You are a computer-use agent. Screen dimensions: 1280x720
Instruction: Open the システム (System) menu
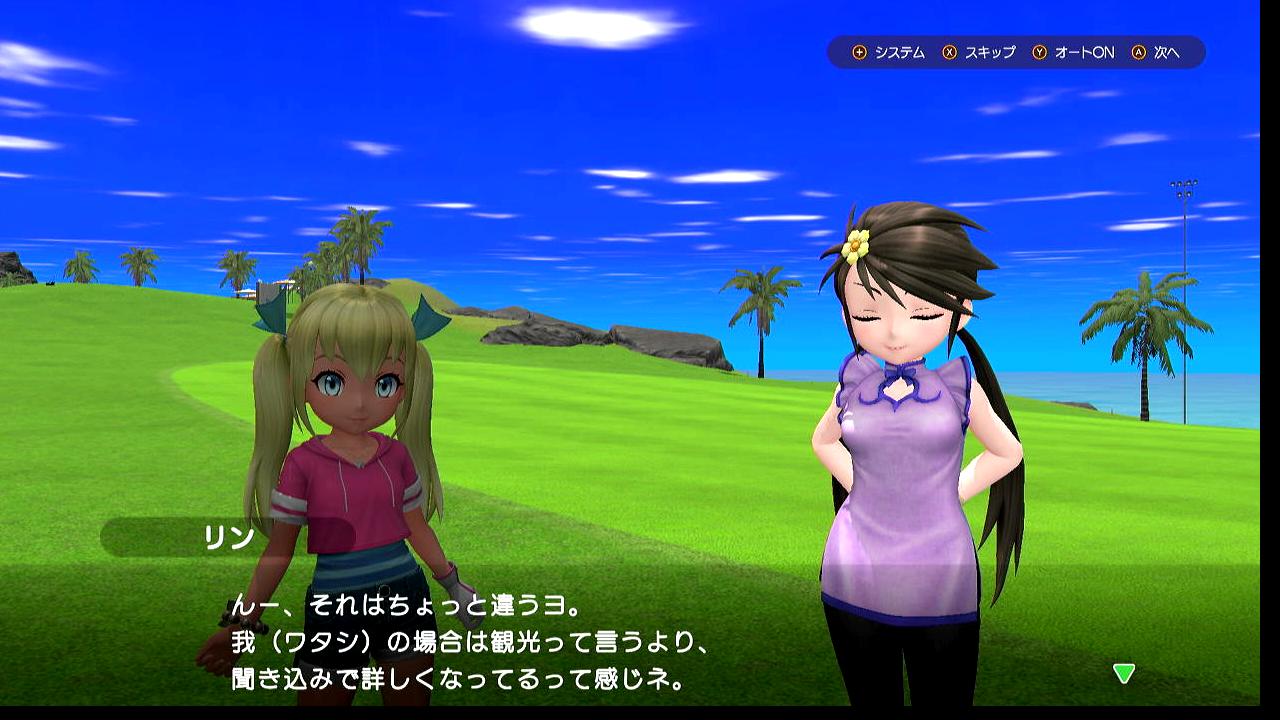point(888,52)
